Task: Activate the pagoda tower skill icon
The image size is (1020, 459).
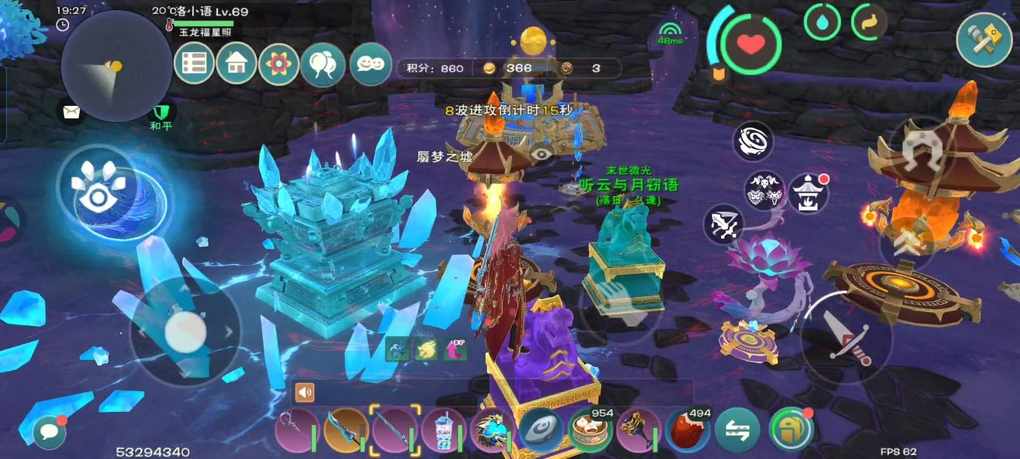Action: [808, 191]
